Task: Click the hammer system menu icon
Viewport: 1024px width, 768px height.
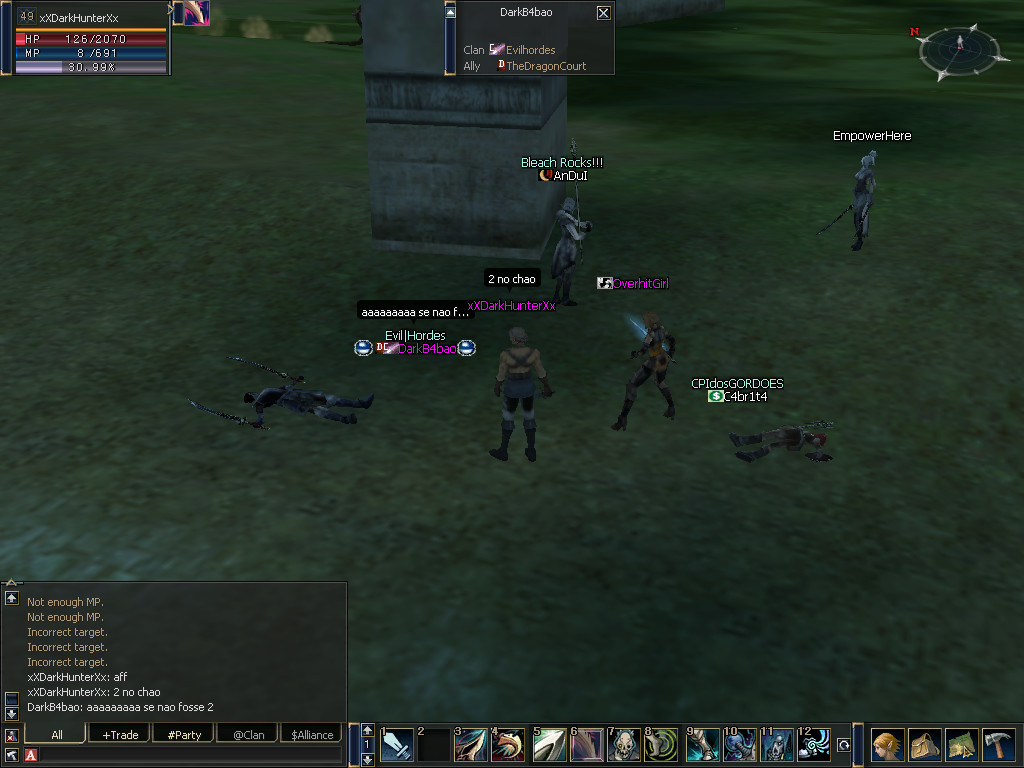Action: (x=998, y=745)
